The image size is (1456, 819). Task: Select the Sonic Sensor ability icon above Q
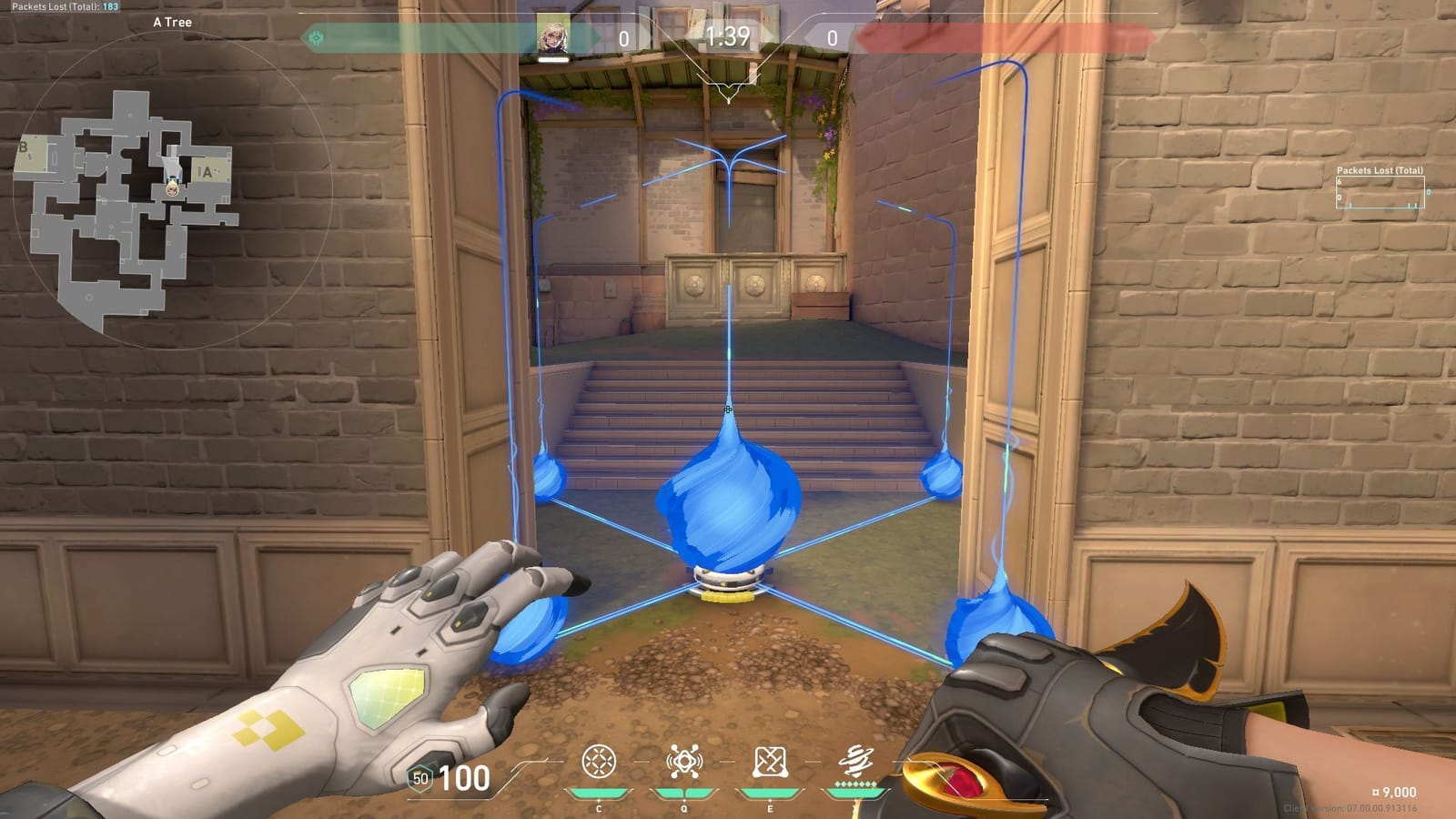point(685,761)
